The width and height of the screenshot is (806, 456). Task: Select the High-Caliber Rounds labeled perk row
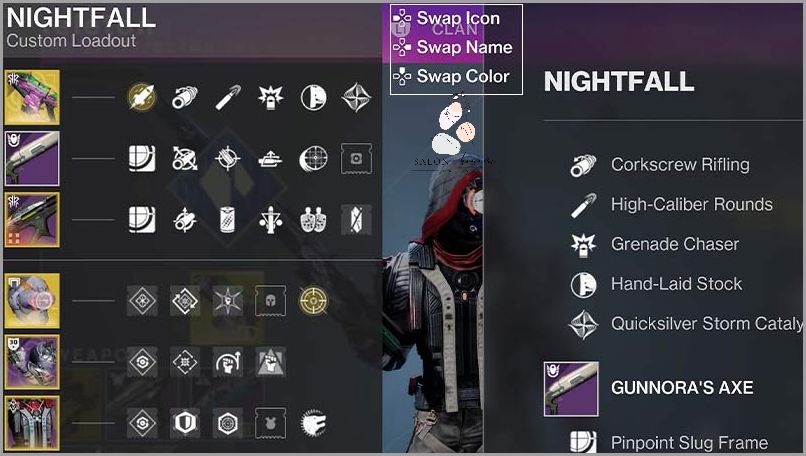[691, 205]
